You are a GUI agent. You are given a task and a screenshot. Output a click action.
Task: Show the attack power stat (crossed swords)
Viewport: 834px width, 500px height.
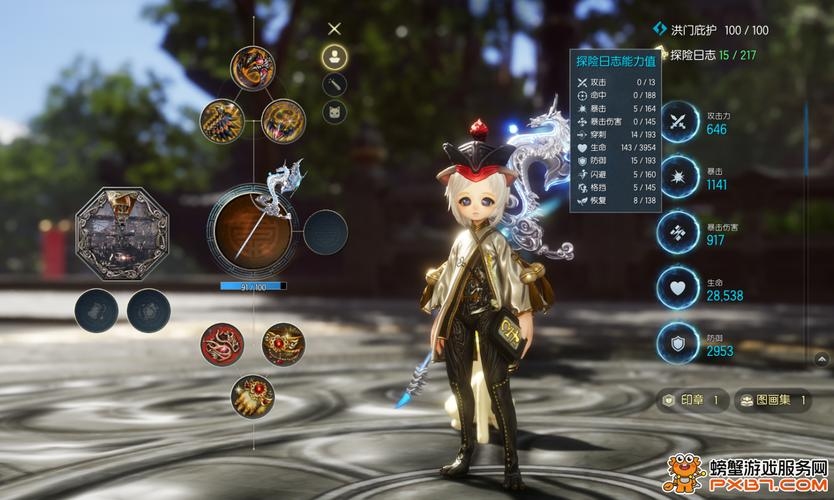(679, 123)
